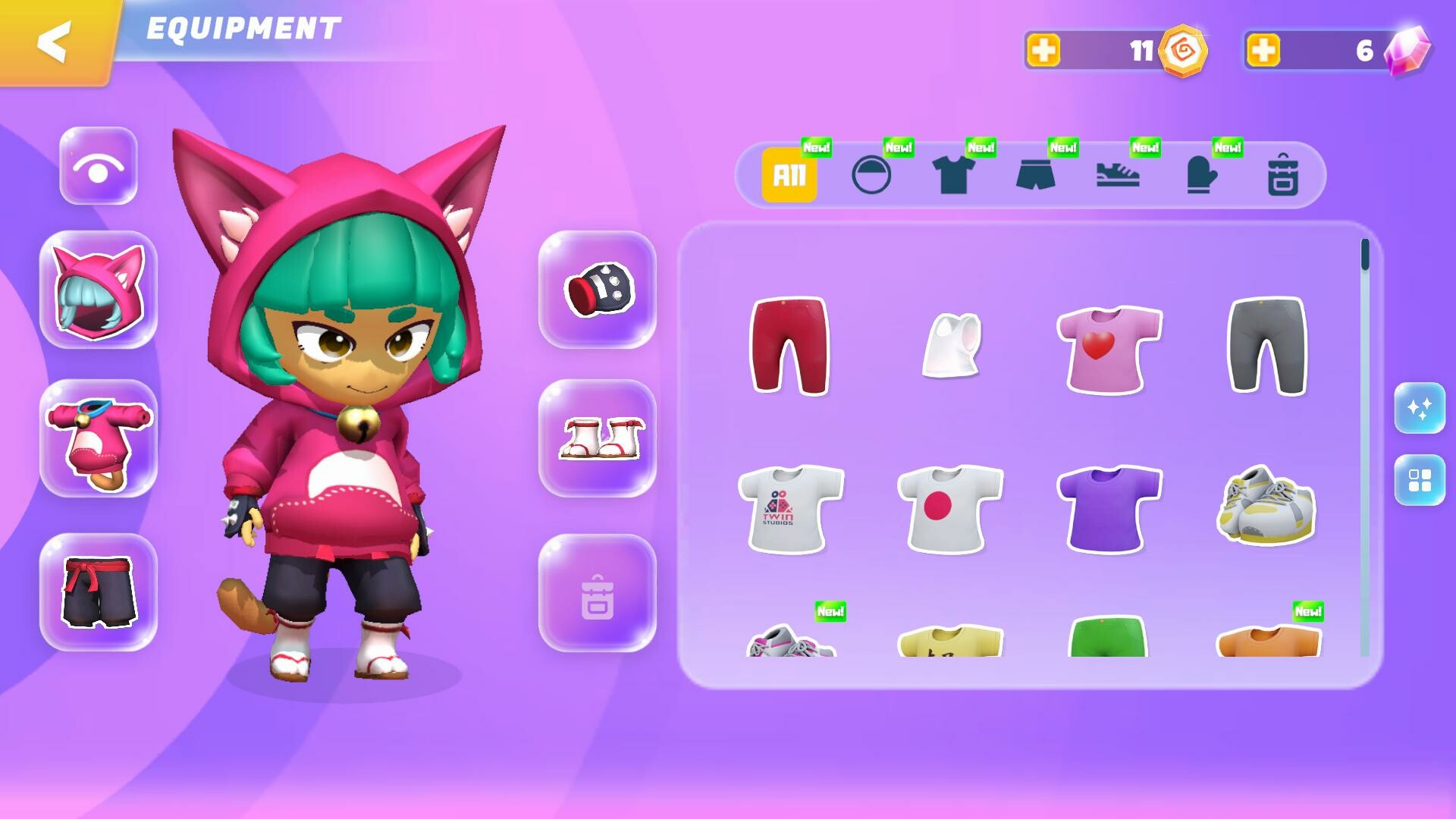Open the headwear category filter
1456x819 pixels.
(x=871, y=176)
